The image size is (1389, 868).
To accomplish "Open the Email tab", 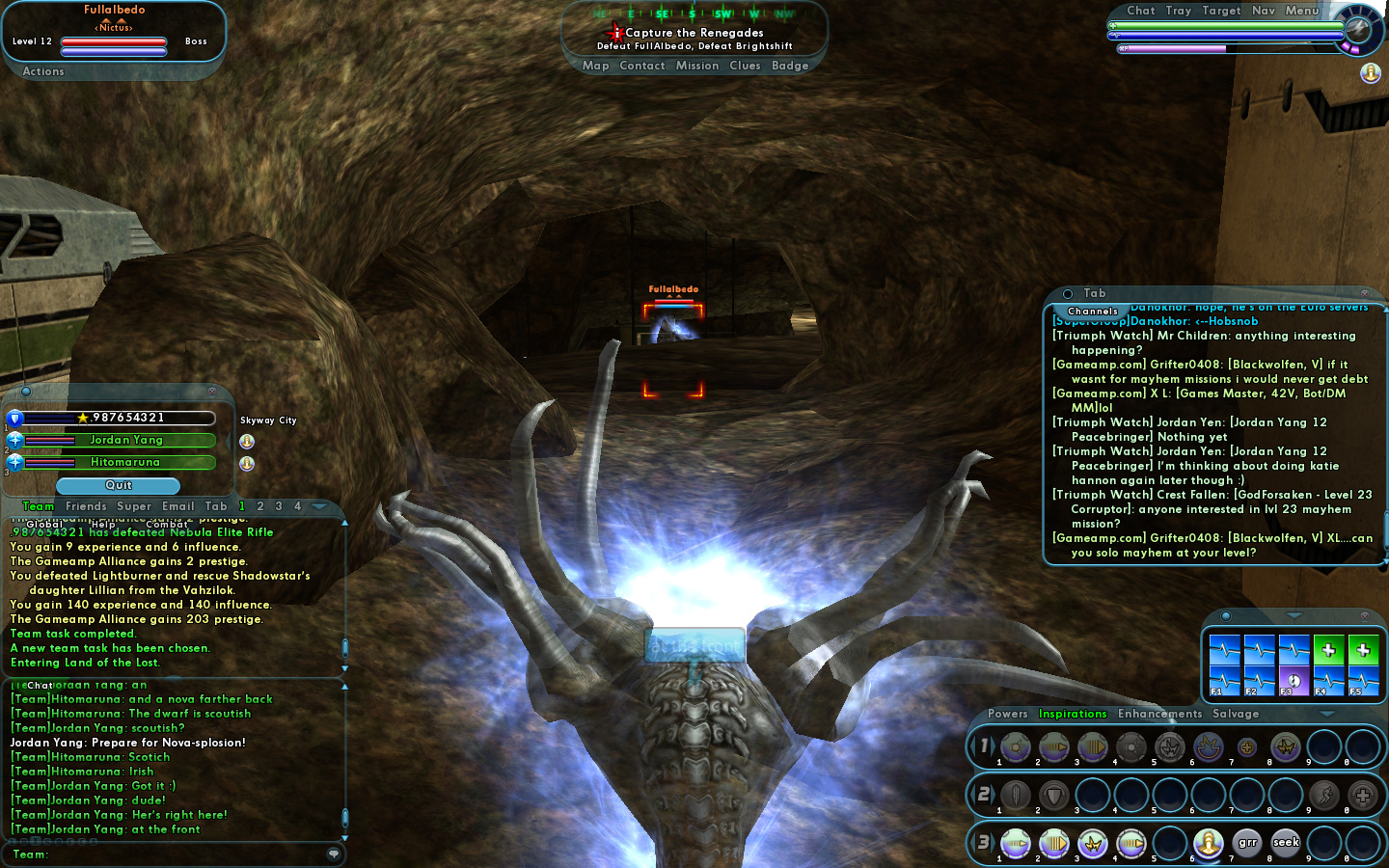I will pyautogui.click(x=177, y=506).
